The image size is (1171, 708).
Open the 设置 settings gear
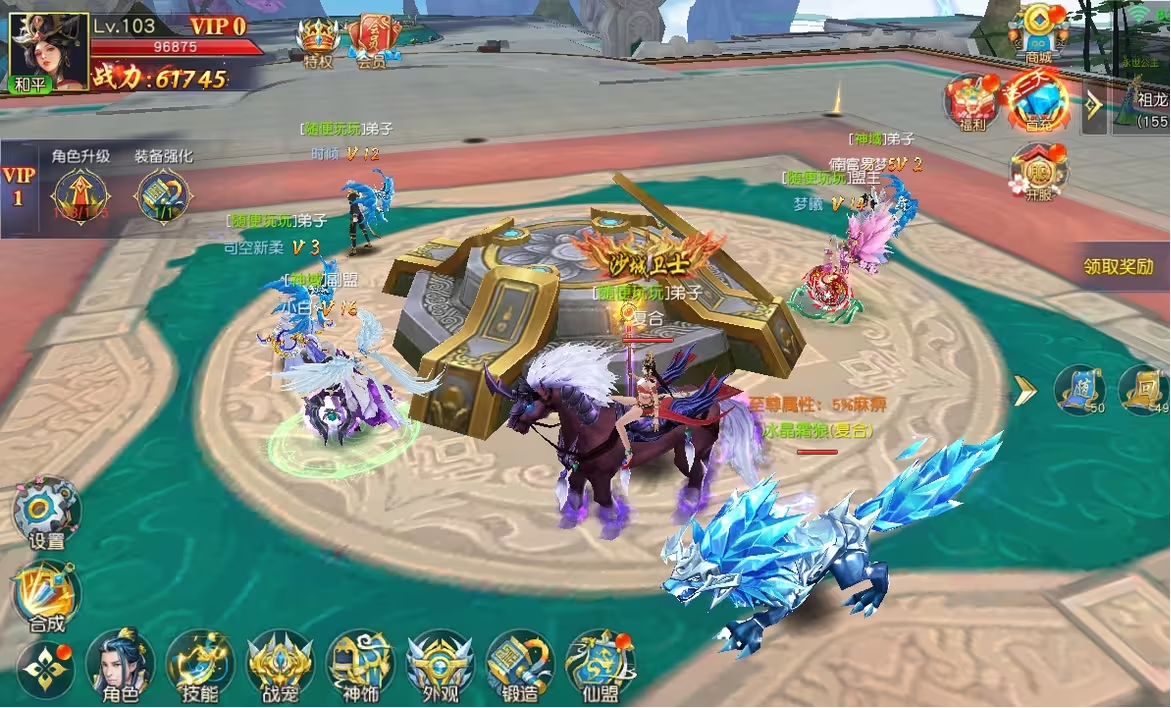(x=46, y=511)
